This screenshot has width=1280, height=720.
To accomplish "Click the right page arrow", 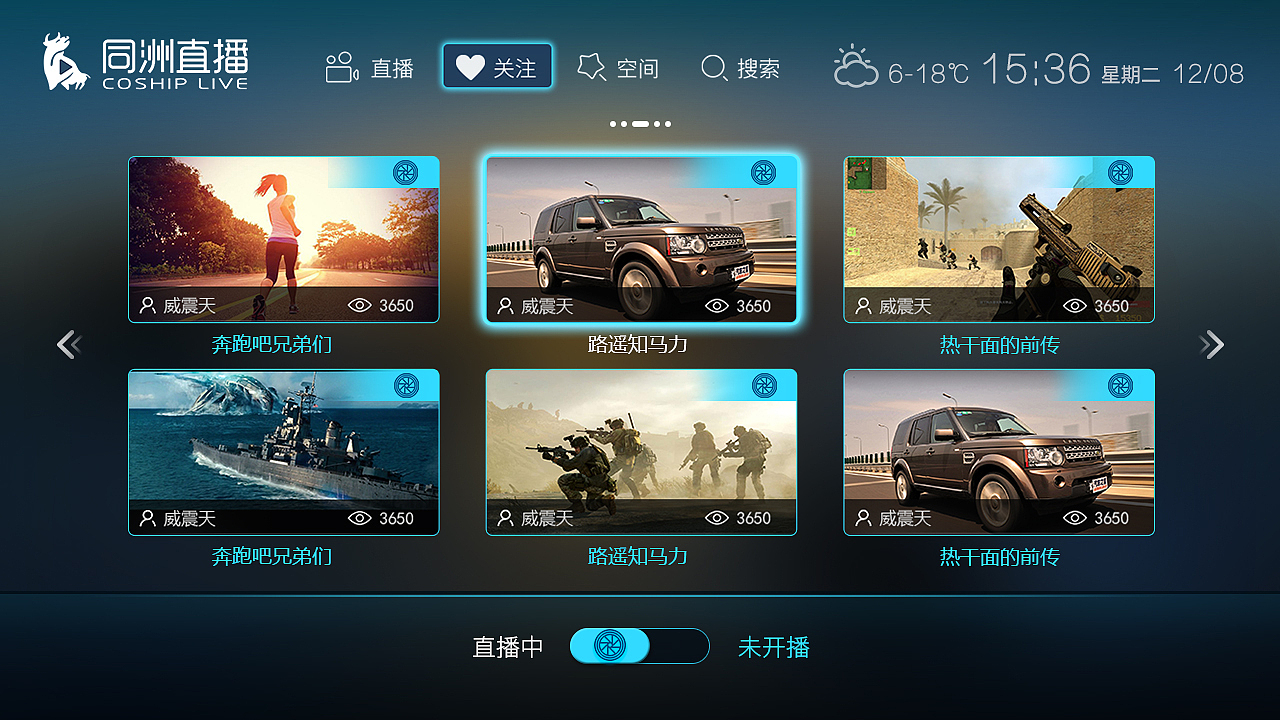I will 1212,344.
